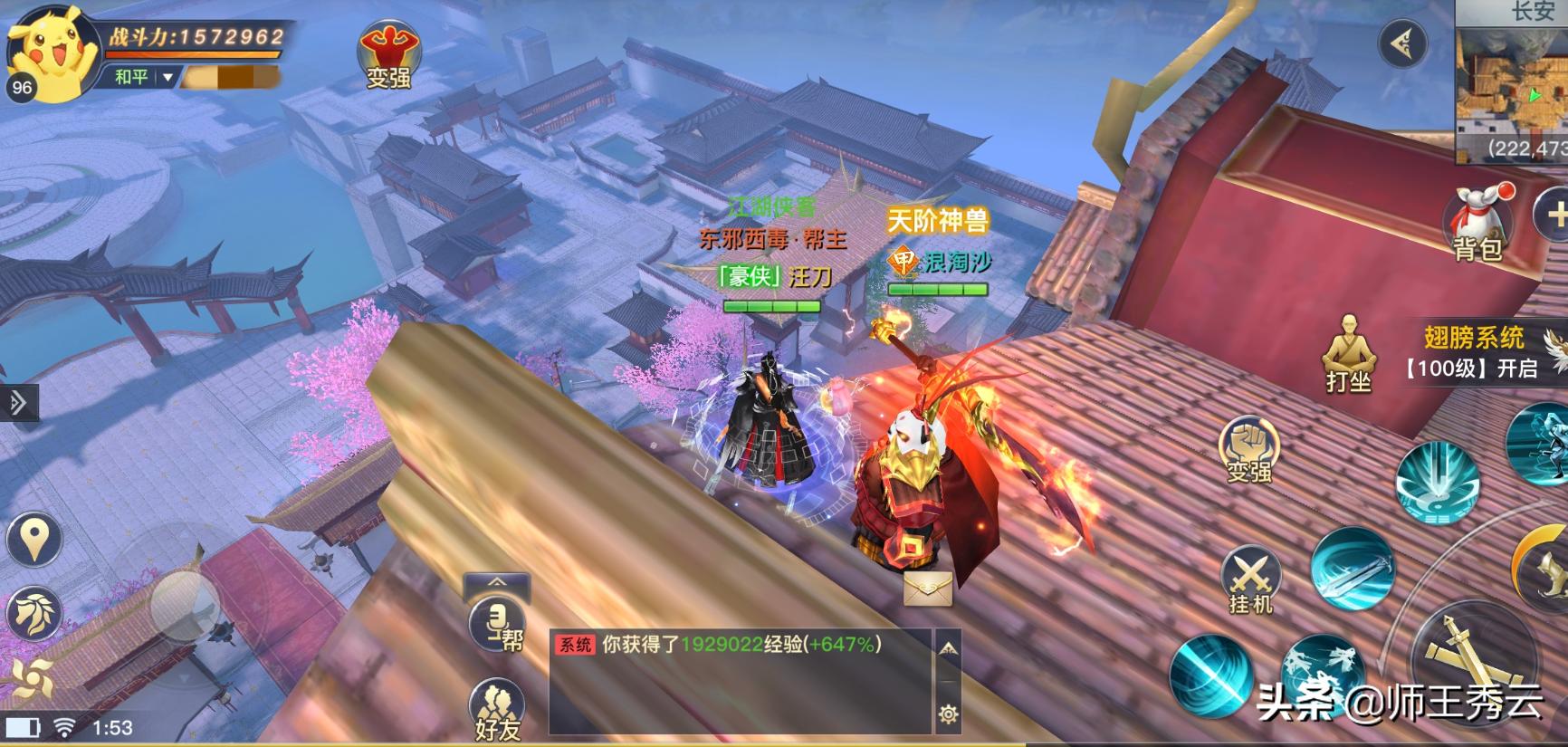Image resolution: width=1568 pixels, height=747 pixels.
Task: Open the map location pin icon
Action: coord(34,540)
